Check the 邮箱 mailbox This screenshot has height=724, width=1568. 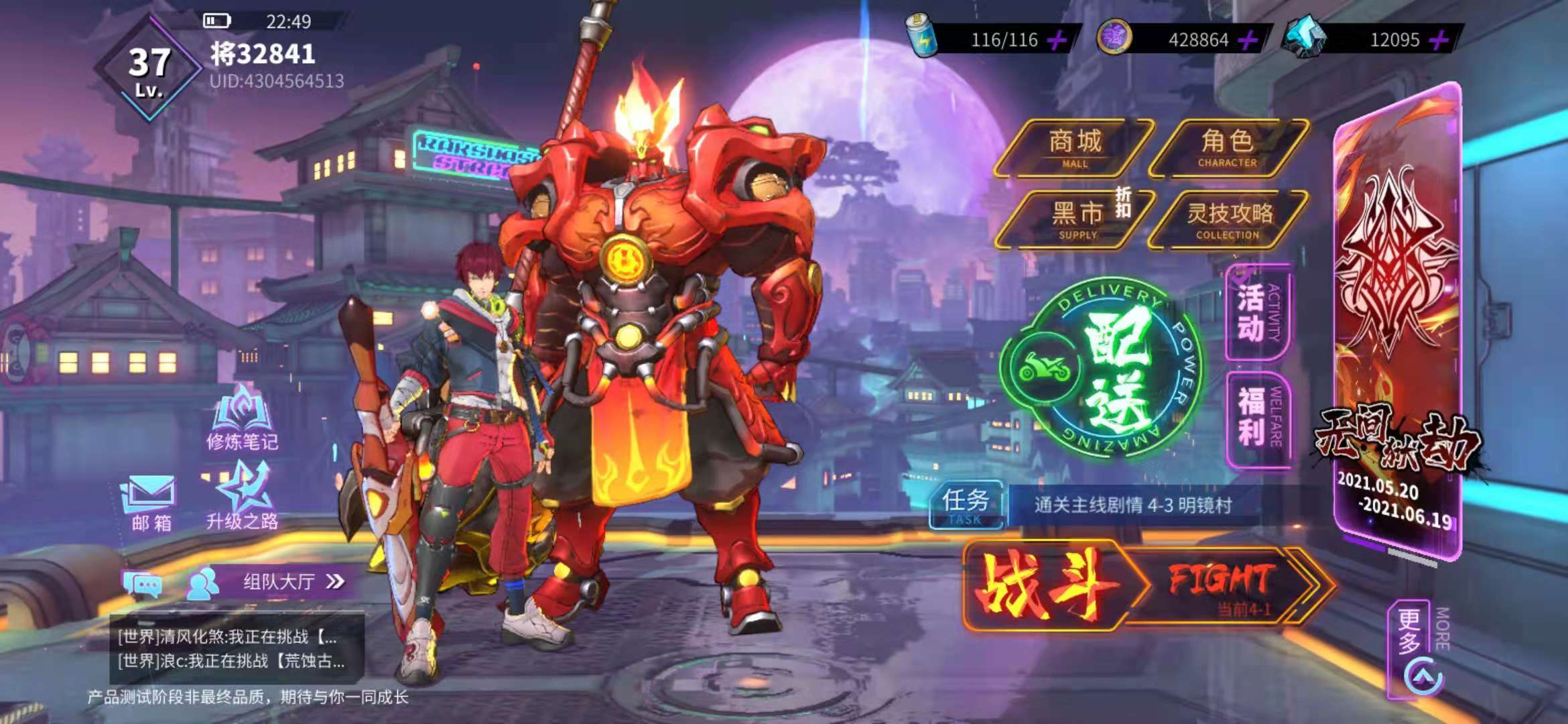point(150,504)
